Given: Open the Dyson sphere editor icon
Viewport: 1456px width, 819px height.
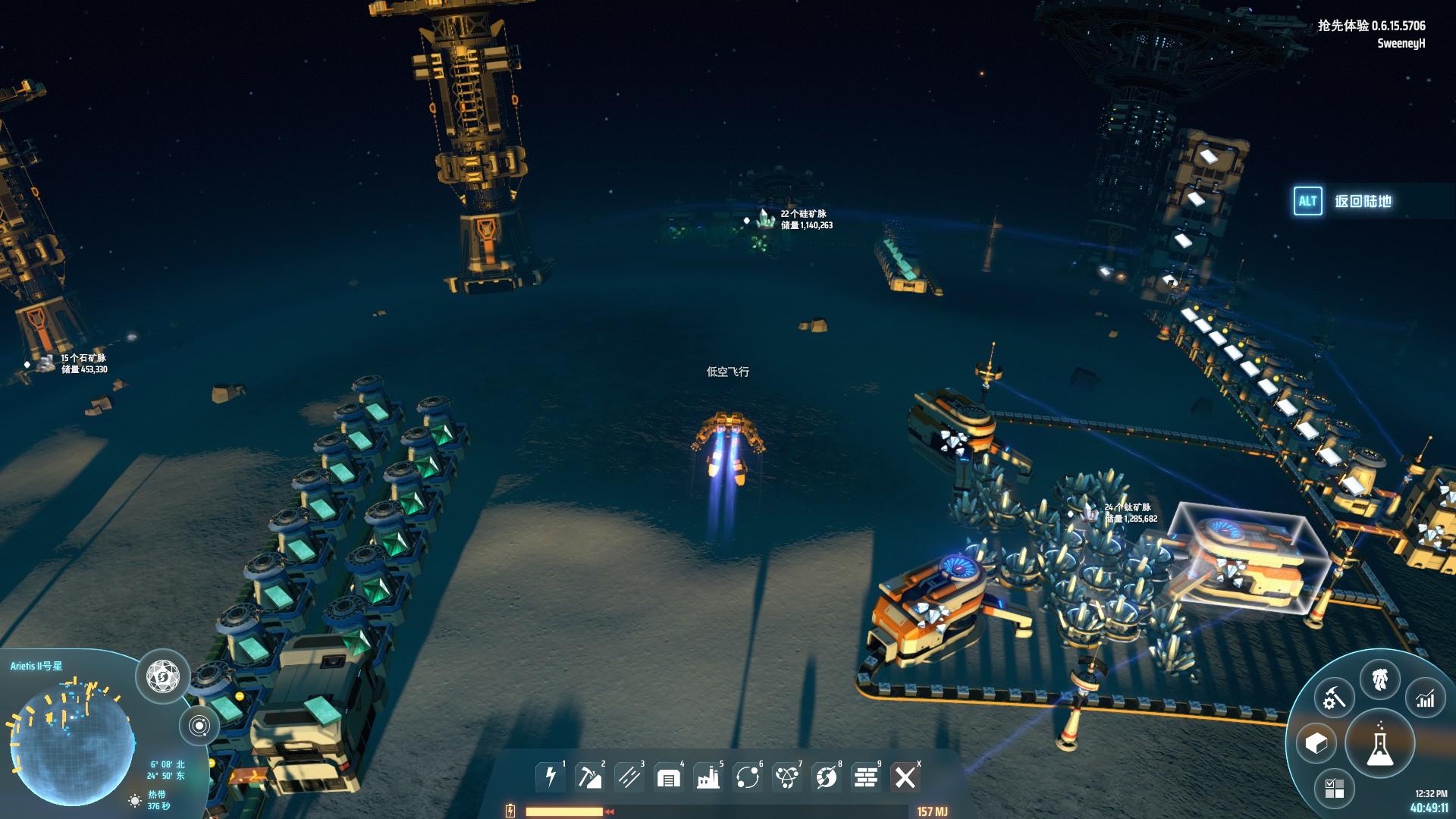Looking at the screenshot, I should coord(162,675).
